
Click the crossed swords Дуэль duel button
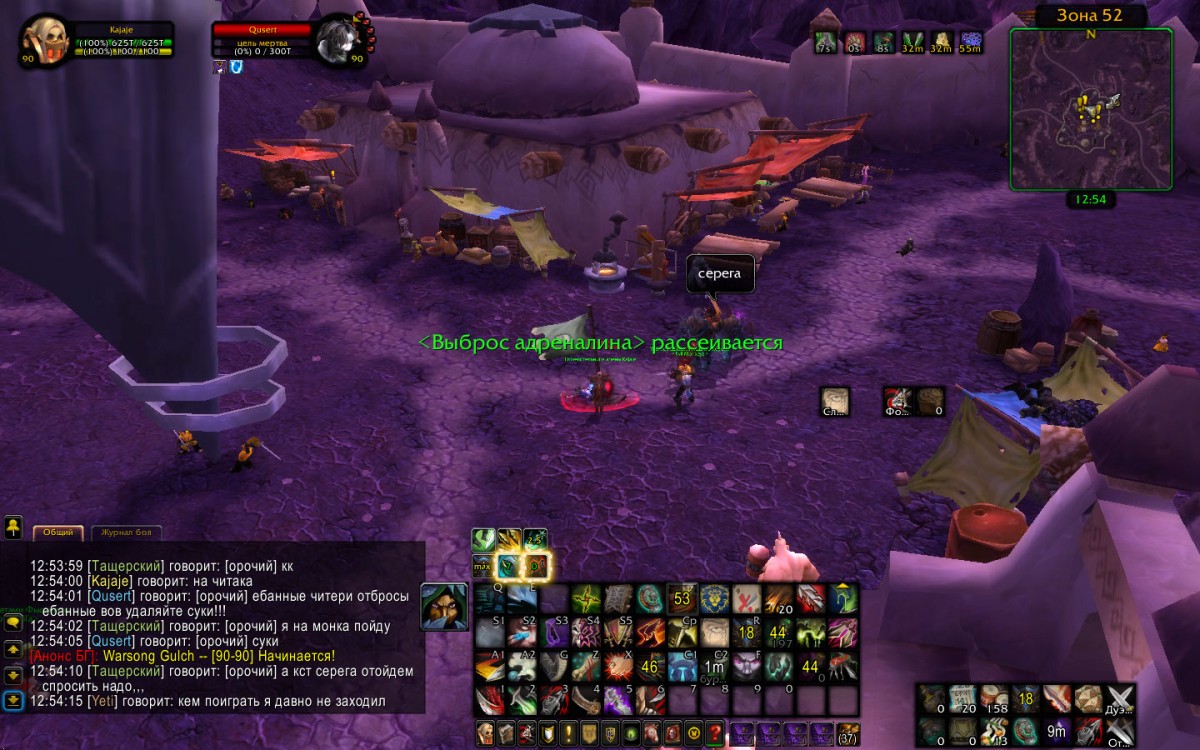(x=1121, y=699)
